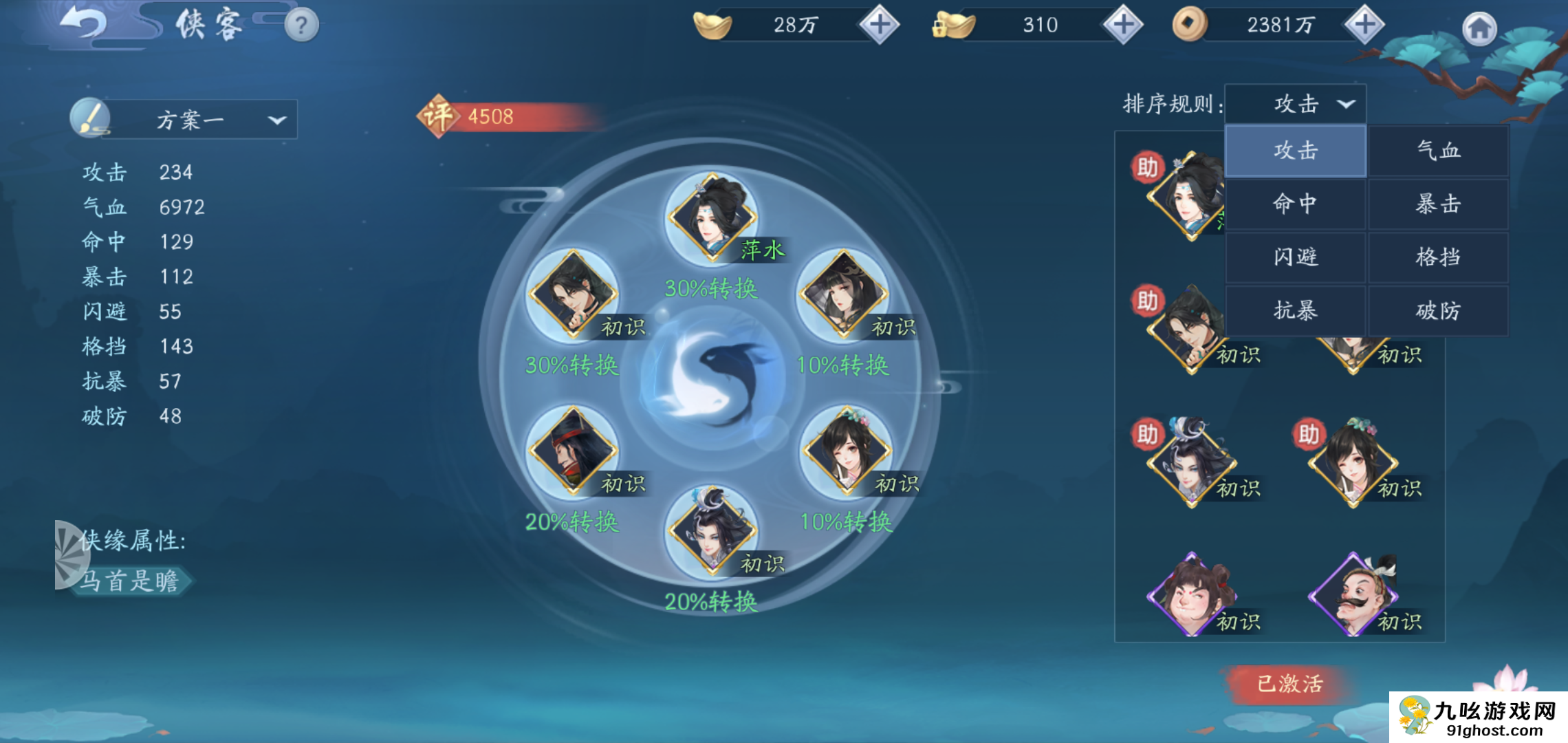The image size is (1568, 743).
Task: Return to home via house icon
Action: click(x=1479, y=29)
